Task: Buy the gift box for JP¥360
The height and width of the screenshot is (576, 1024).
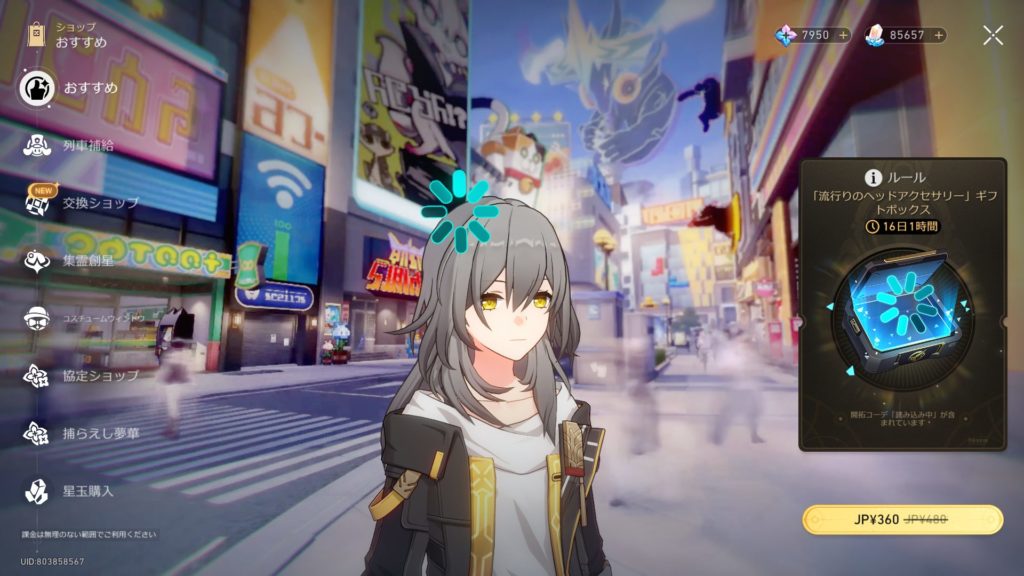Action: (x=902, y=520)
